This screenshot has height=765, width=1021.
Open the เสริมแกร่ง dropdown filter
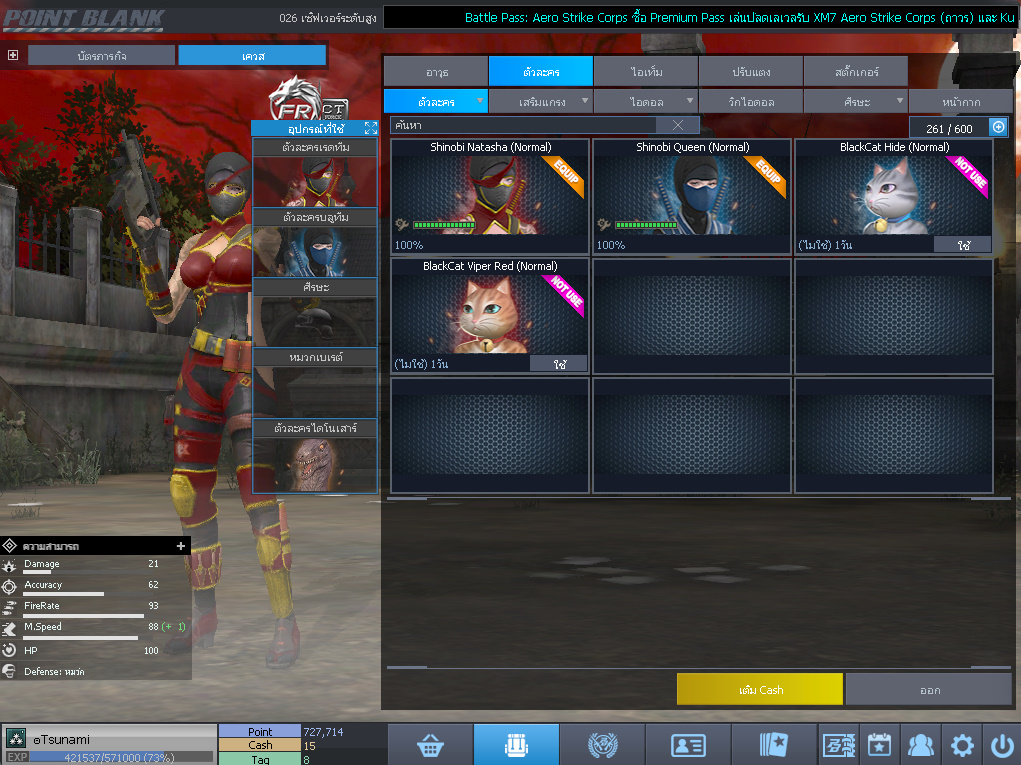click(x=540, y=102)
